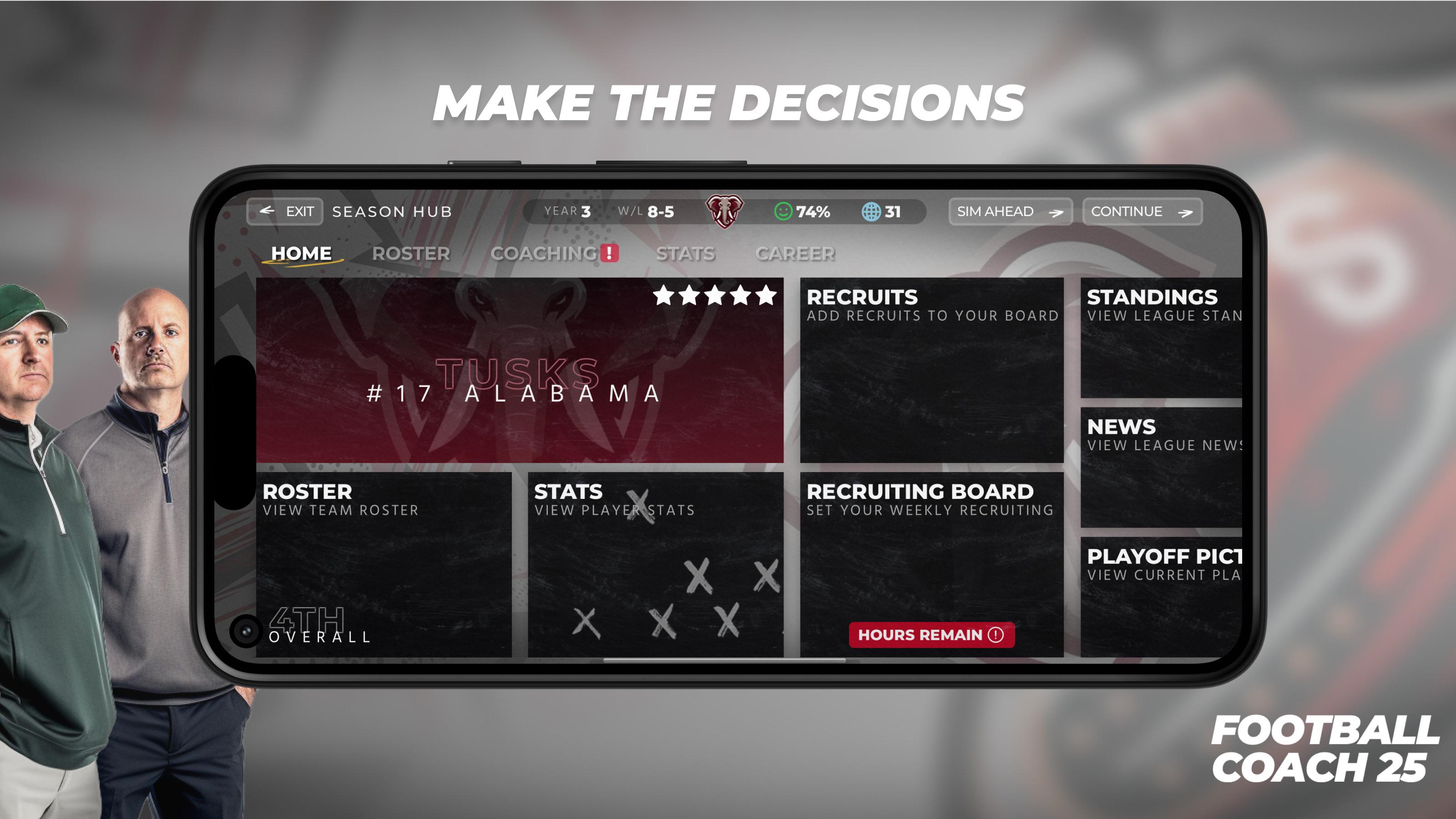Click the red alert badge on Coaching

609,253
